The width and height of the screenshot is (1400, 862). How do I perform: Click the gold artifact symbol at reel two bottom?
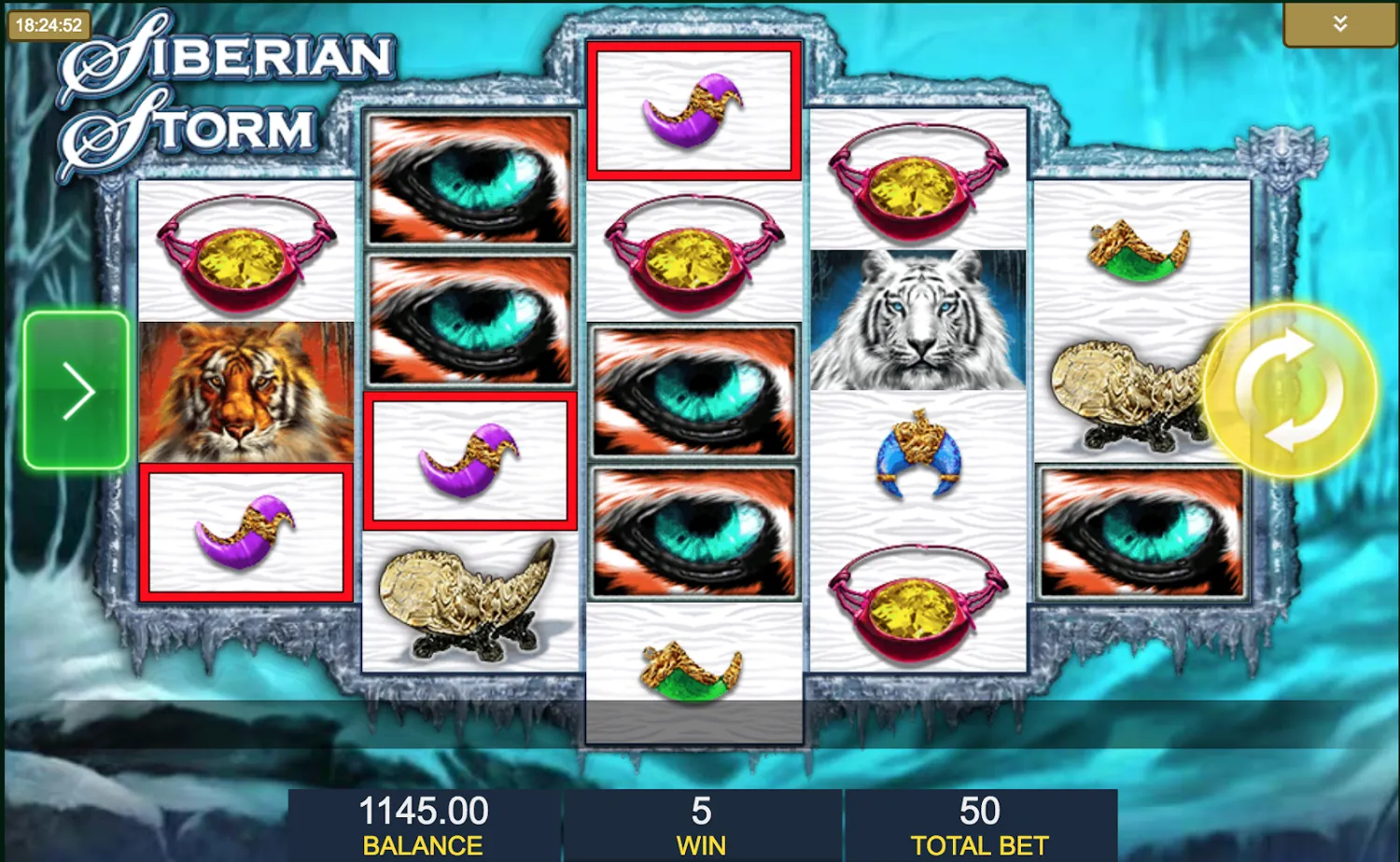469,602
